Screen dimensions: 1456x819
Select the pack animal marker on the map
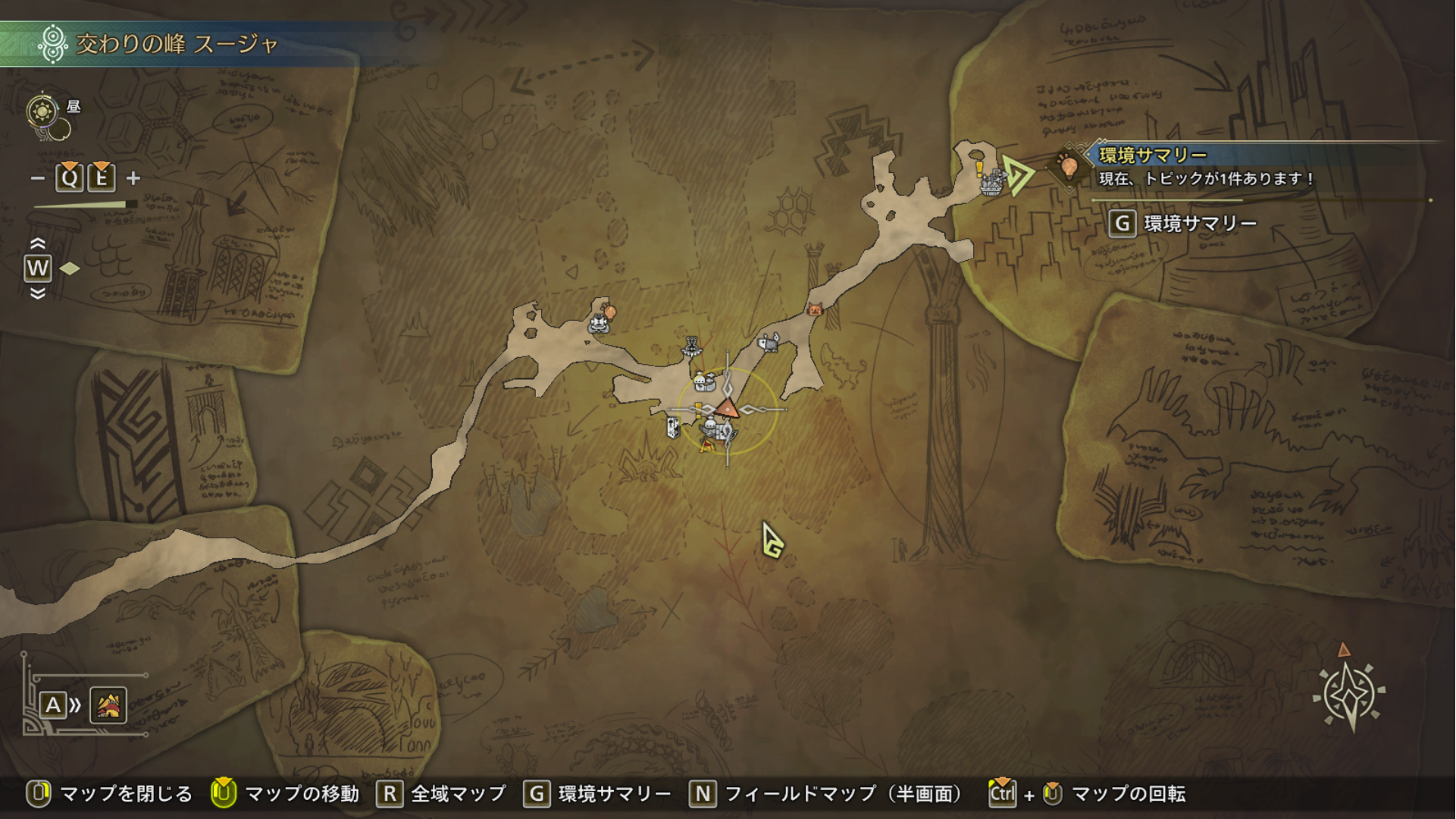pos(769,344)
